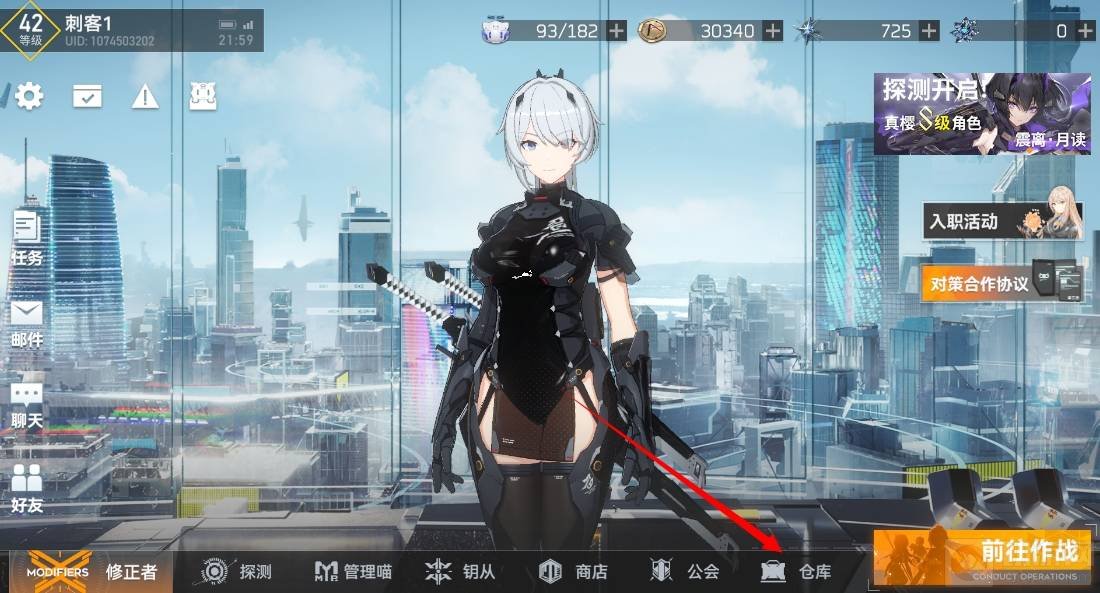This screenshot has height=593, width=1100.
Task: Open the 聊天 chat panel
Action: (x=27, y=404)
